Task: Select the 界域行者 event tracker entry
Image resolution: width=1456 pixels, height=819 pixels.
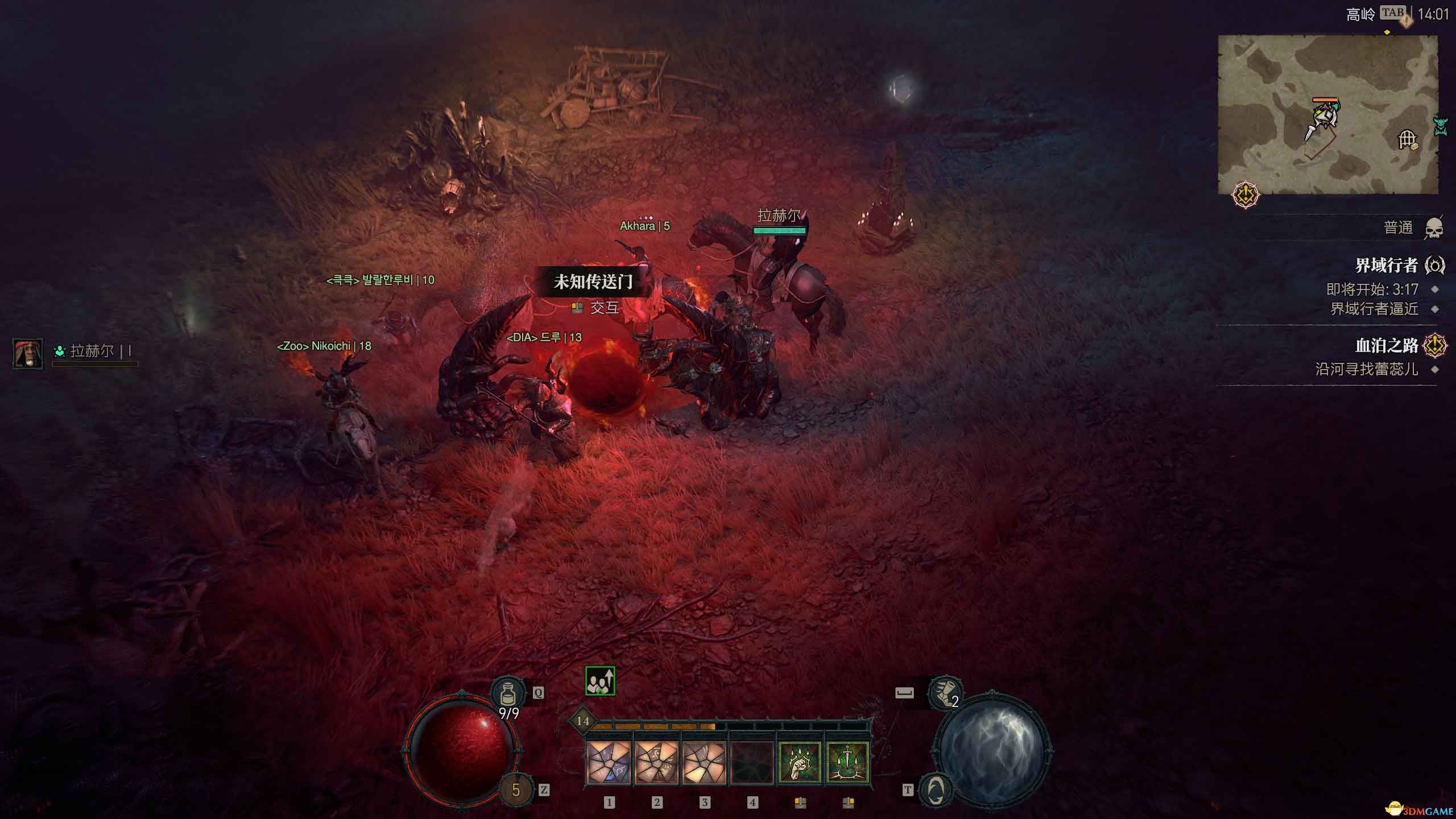Action: (x=1386, y=265)
